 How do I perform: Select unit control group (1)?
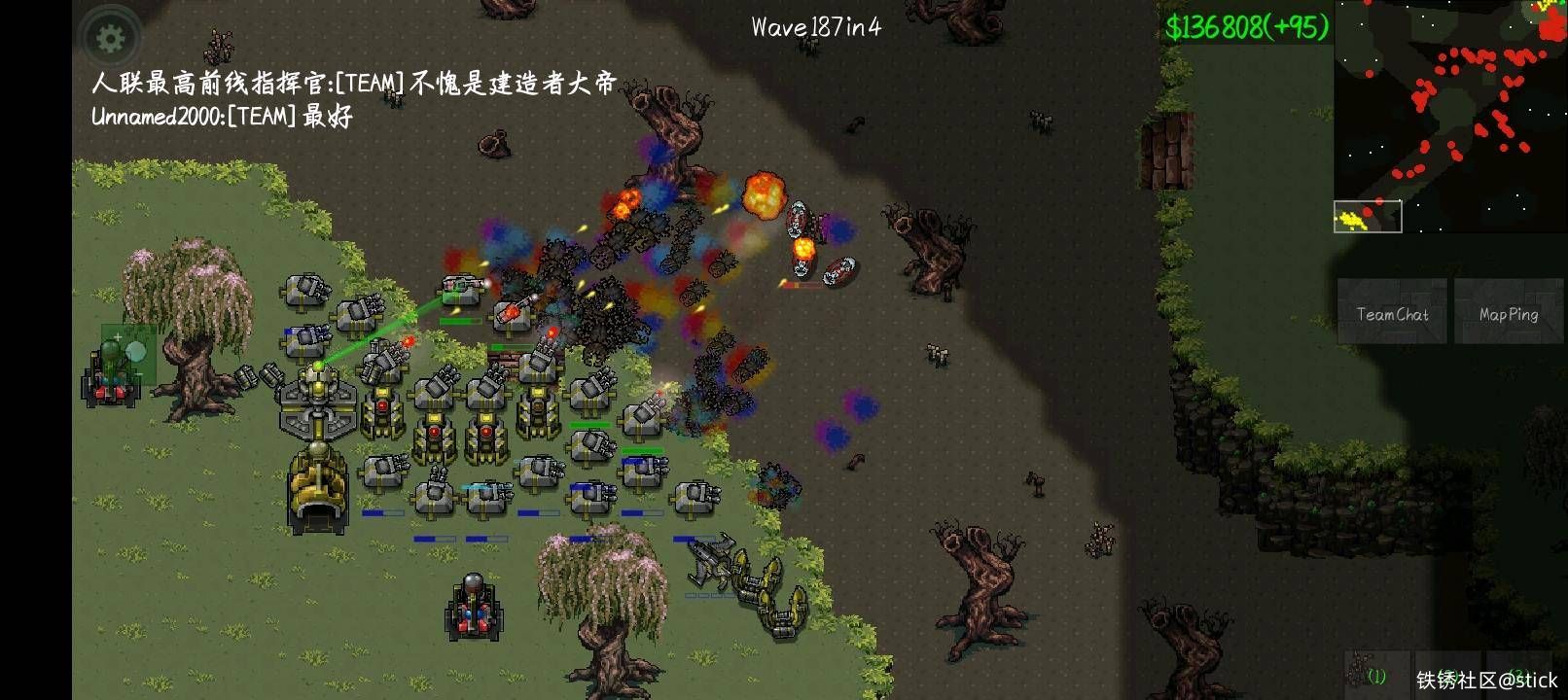[x=1374, y=673]
